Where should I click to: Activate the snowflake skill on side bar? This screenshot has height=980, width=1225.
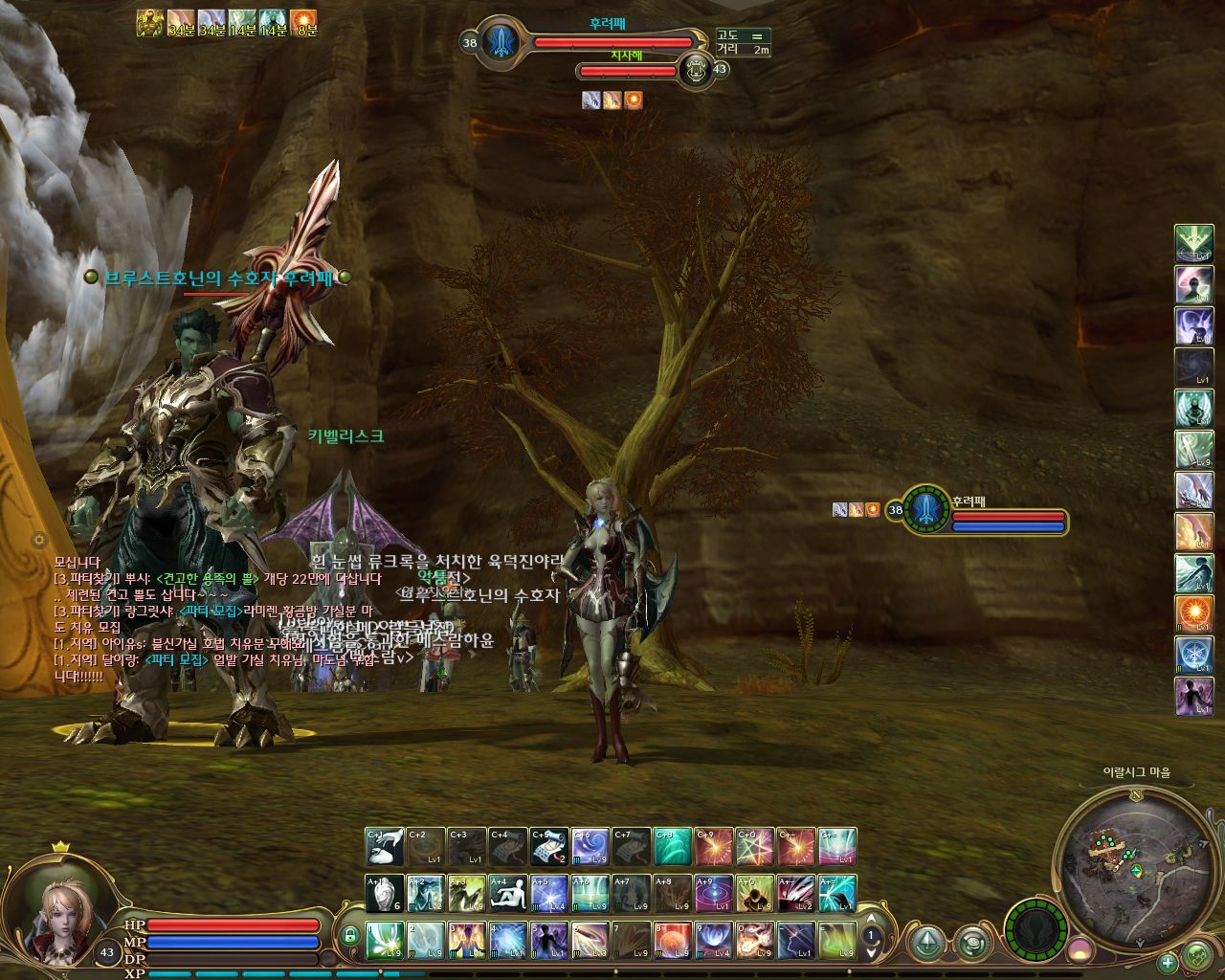(x=1193, y=655)
